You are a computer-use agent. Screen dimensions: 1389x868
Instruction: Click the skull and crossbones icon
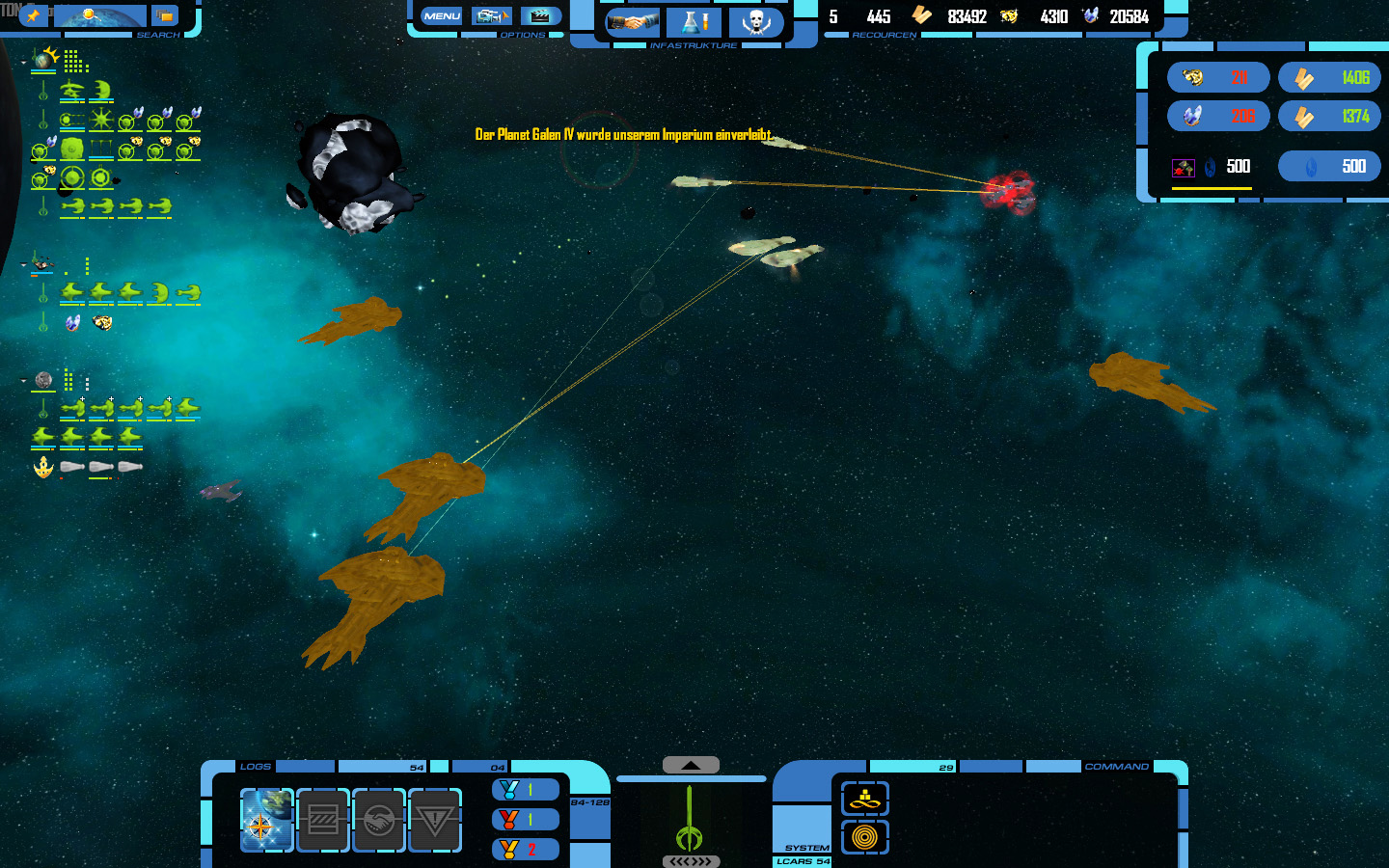tap(755, 21)
